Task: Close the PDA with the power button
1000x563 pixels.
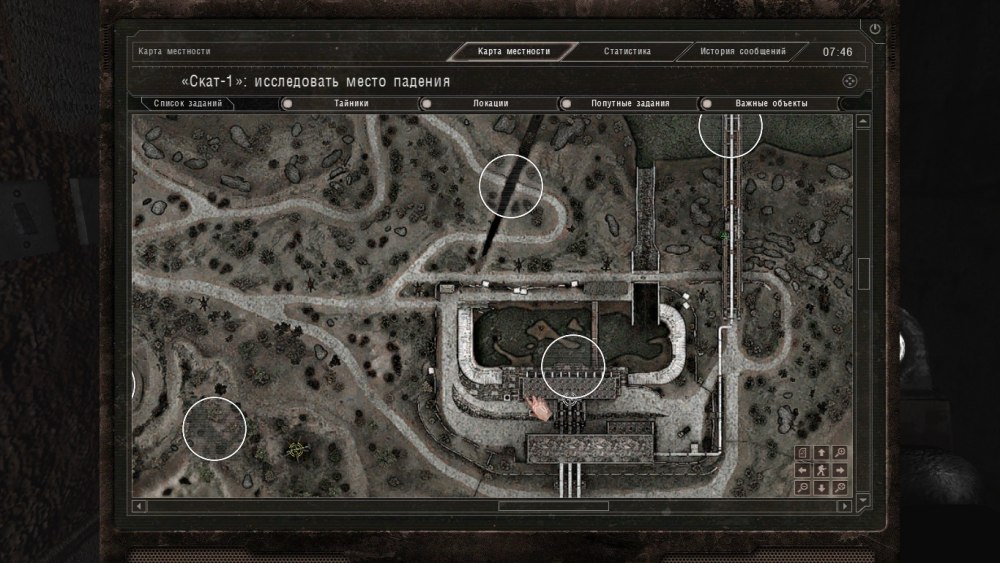Action: (876, 30)
